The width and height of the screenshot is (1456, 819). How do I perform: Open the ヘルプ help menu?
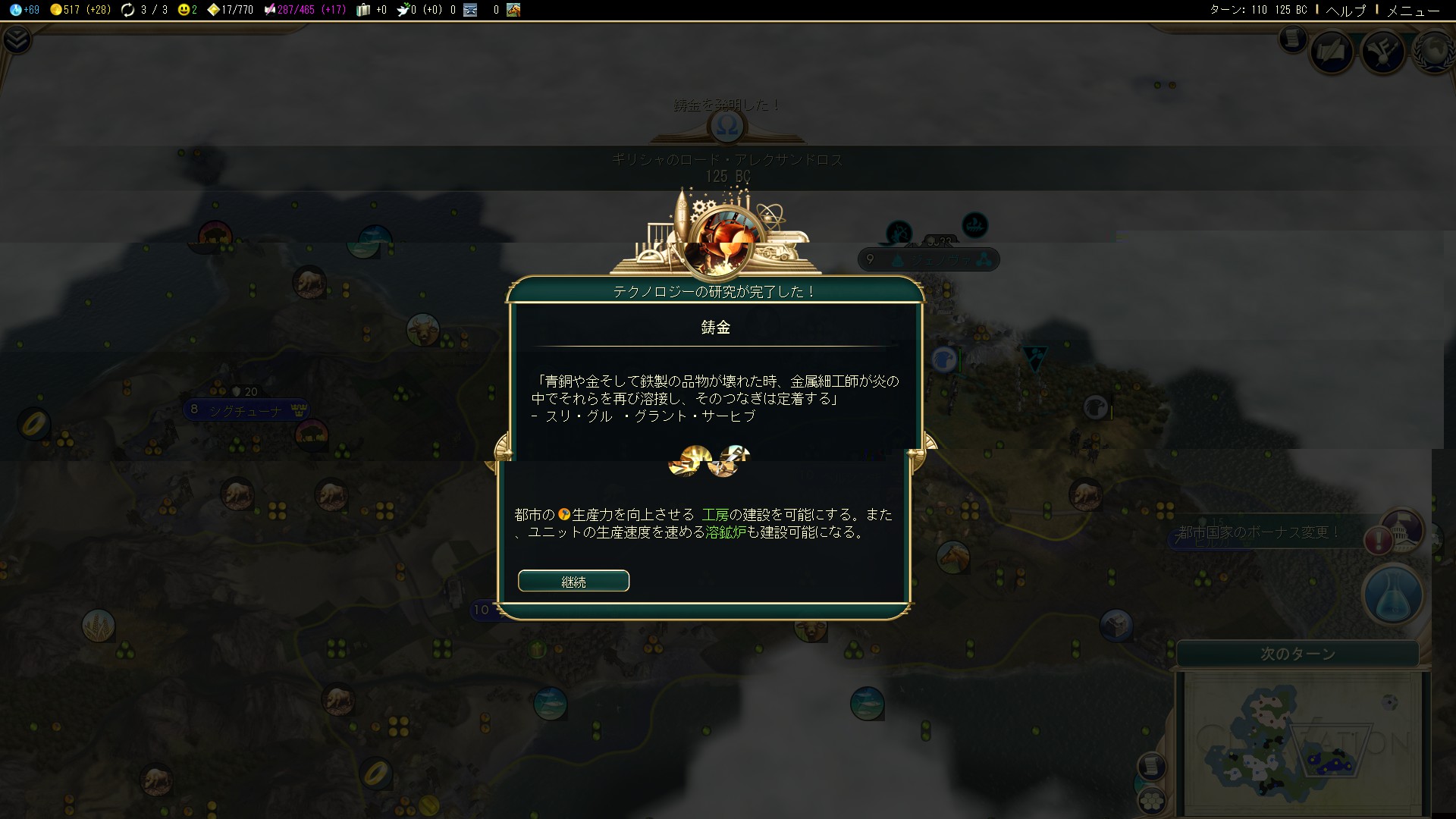tap(1345, 10)
